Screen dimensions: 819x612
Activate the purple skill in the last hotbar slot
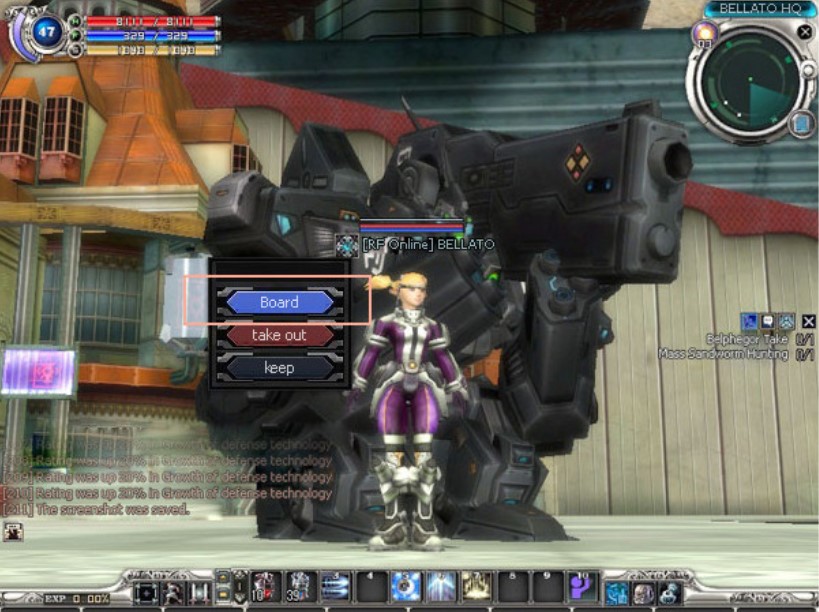pyautogui.click(x=582, y=585)
